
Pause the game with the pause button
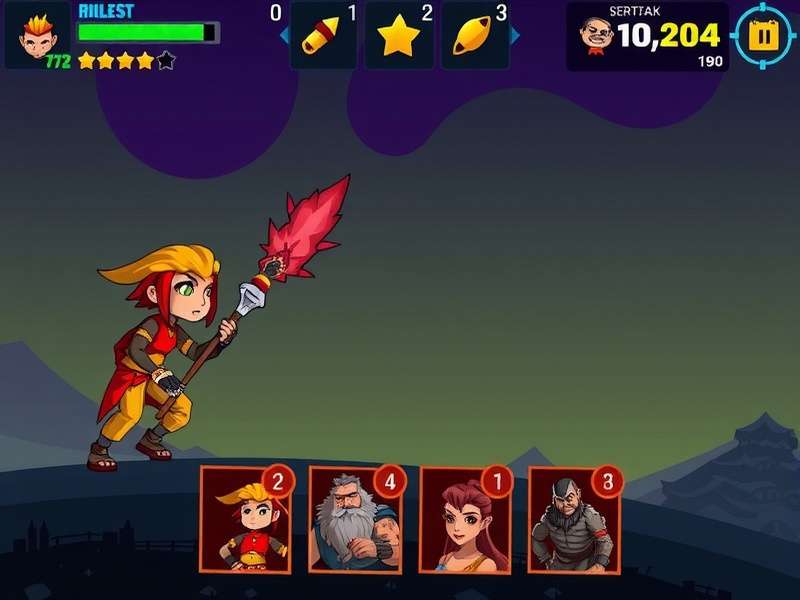(763, 36)
